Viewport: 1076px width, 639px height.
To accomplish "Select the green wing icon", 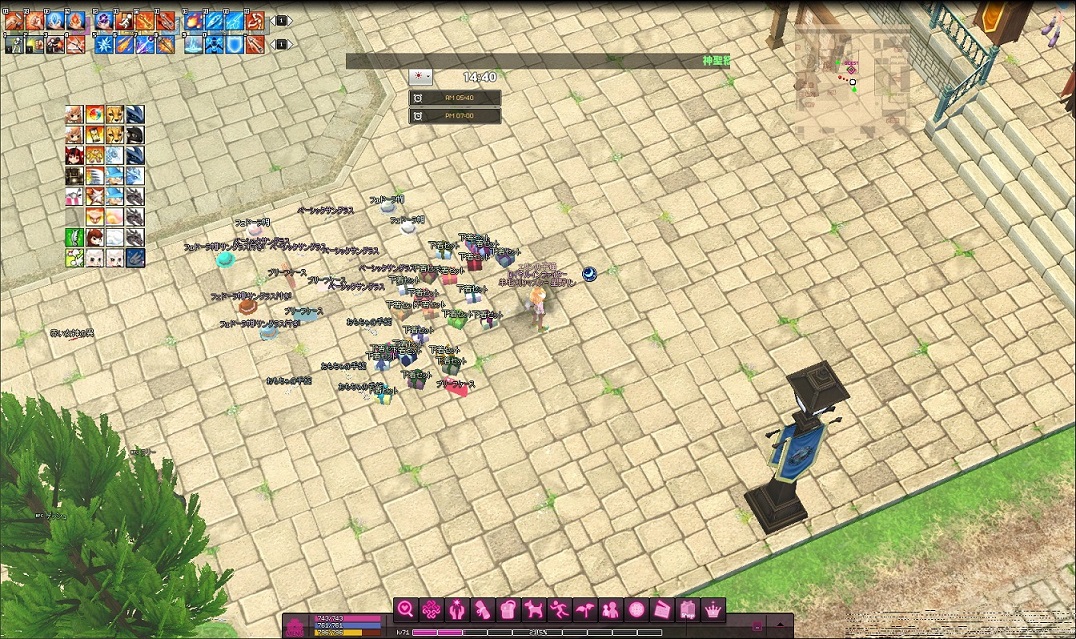I will [74, 237].
